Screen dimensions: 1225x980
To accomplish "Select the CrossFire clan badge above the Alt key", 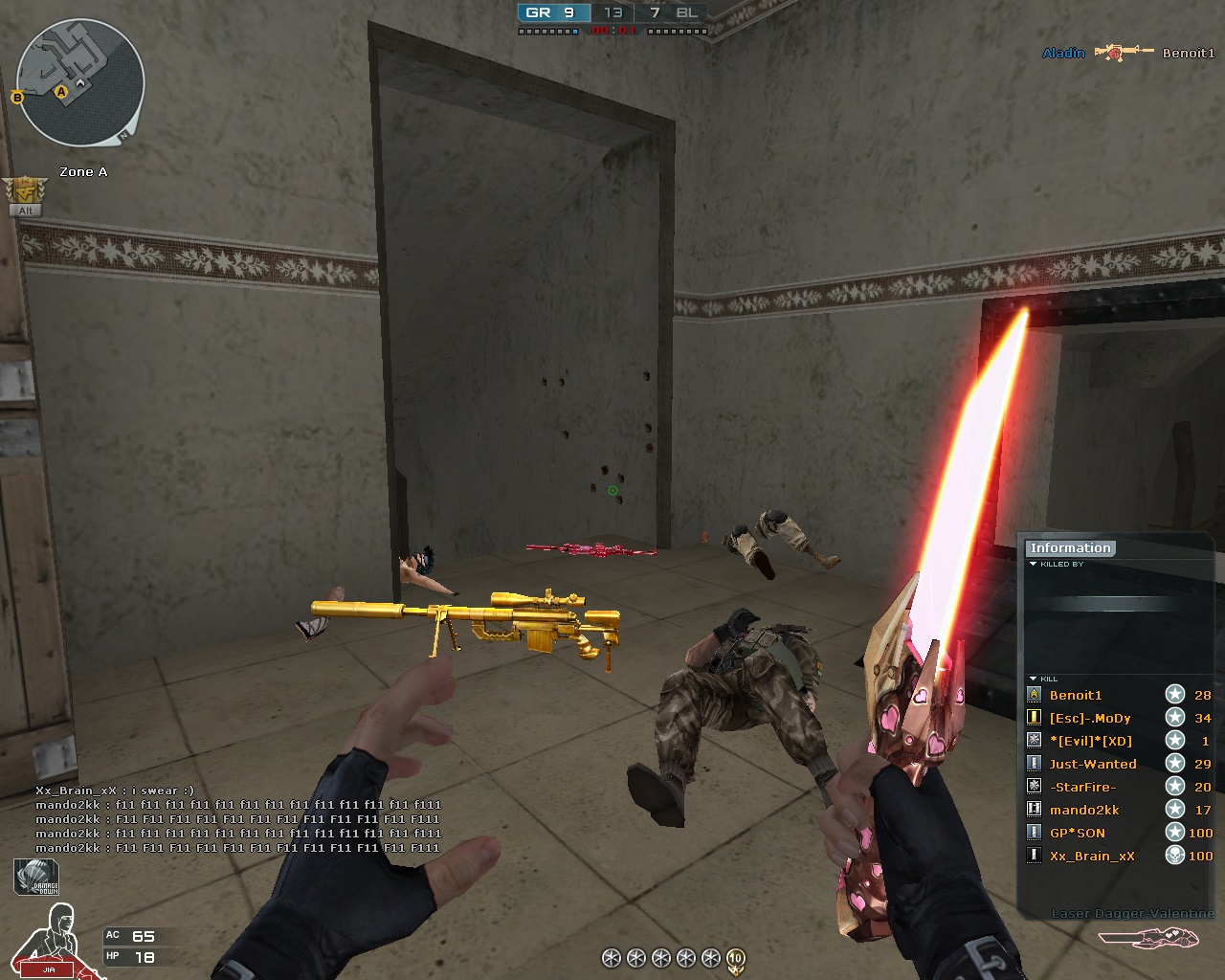I will [x=24, y=188].
